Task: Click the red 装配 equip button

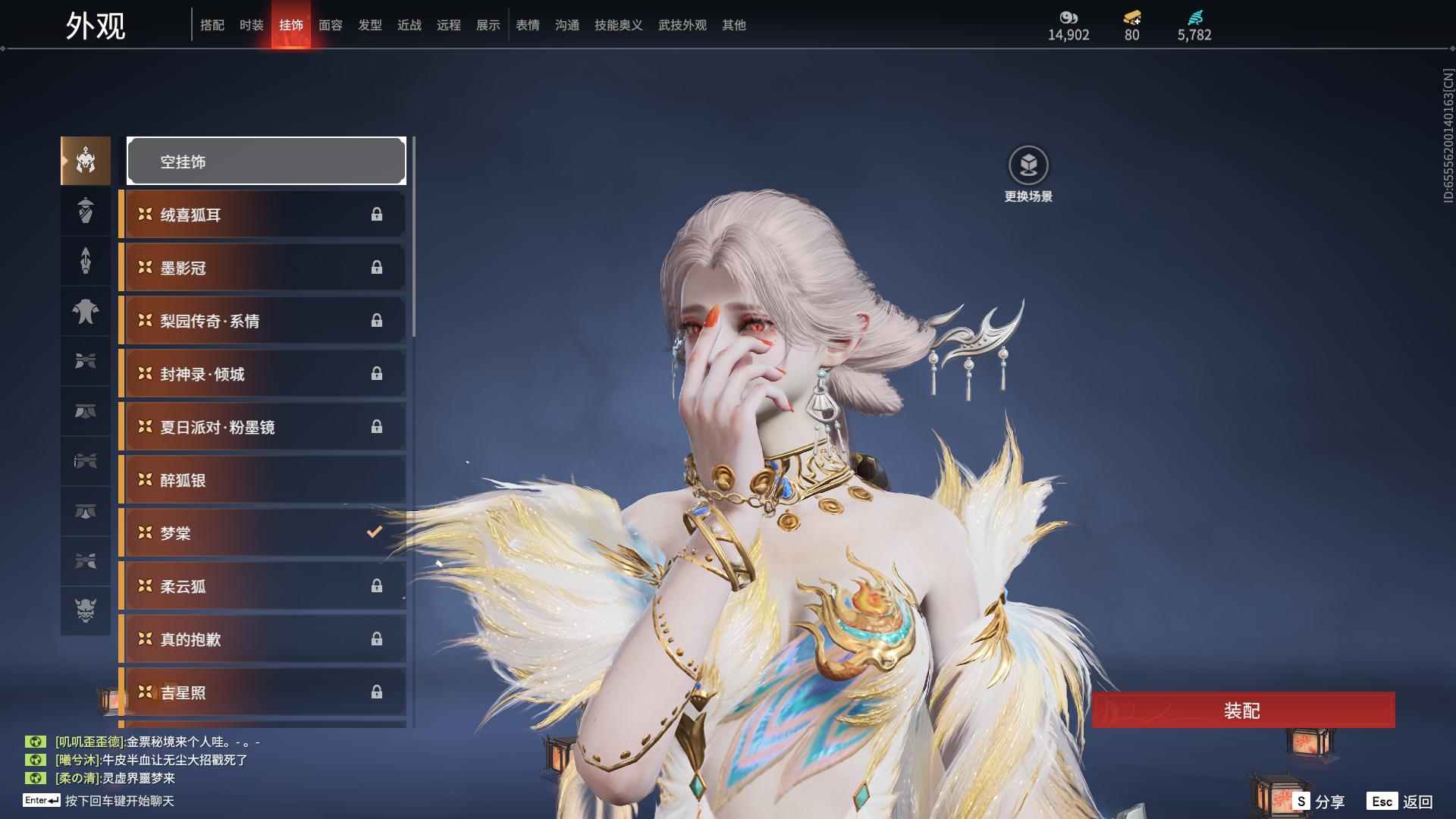Action: (1243, 711)
